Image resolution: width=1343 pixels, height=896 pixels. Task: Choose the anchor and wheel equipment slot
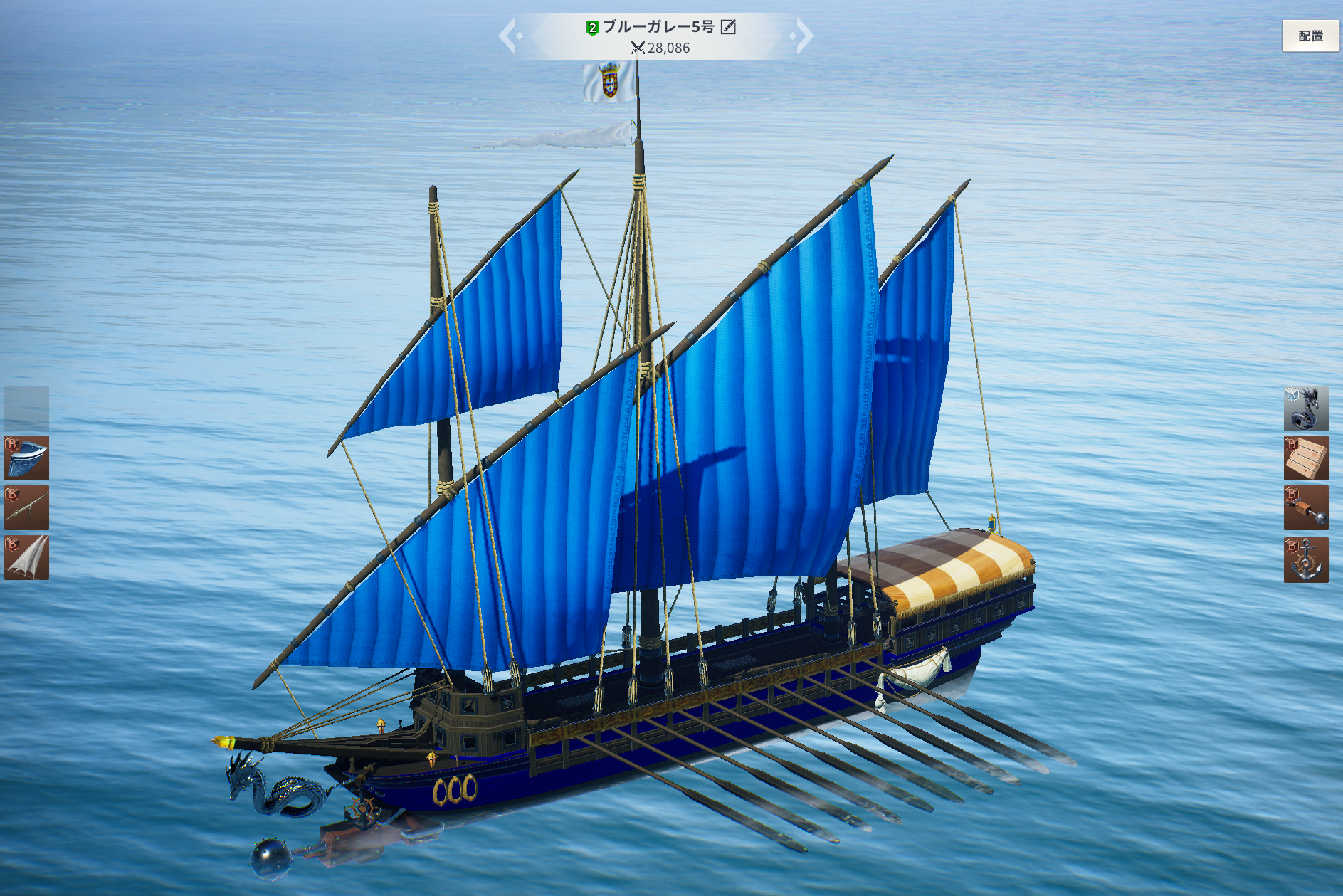click(x=1305, y=559)
